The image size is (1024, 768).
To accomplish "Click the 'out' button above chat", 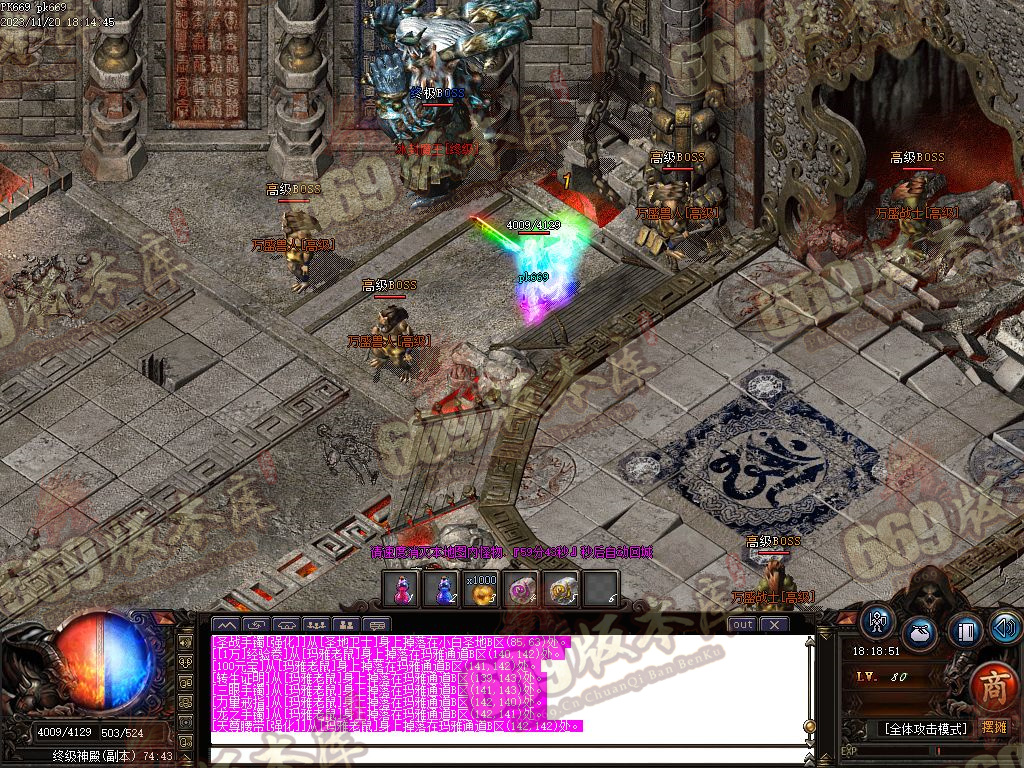I will click(x=742, y=625).
